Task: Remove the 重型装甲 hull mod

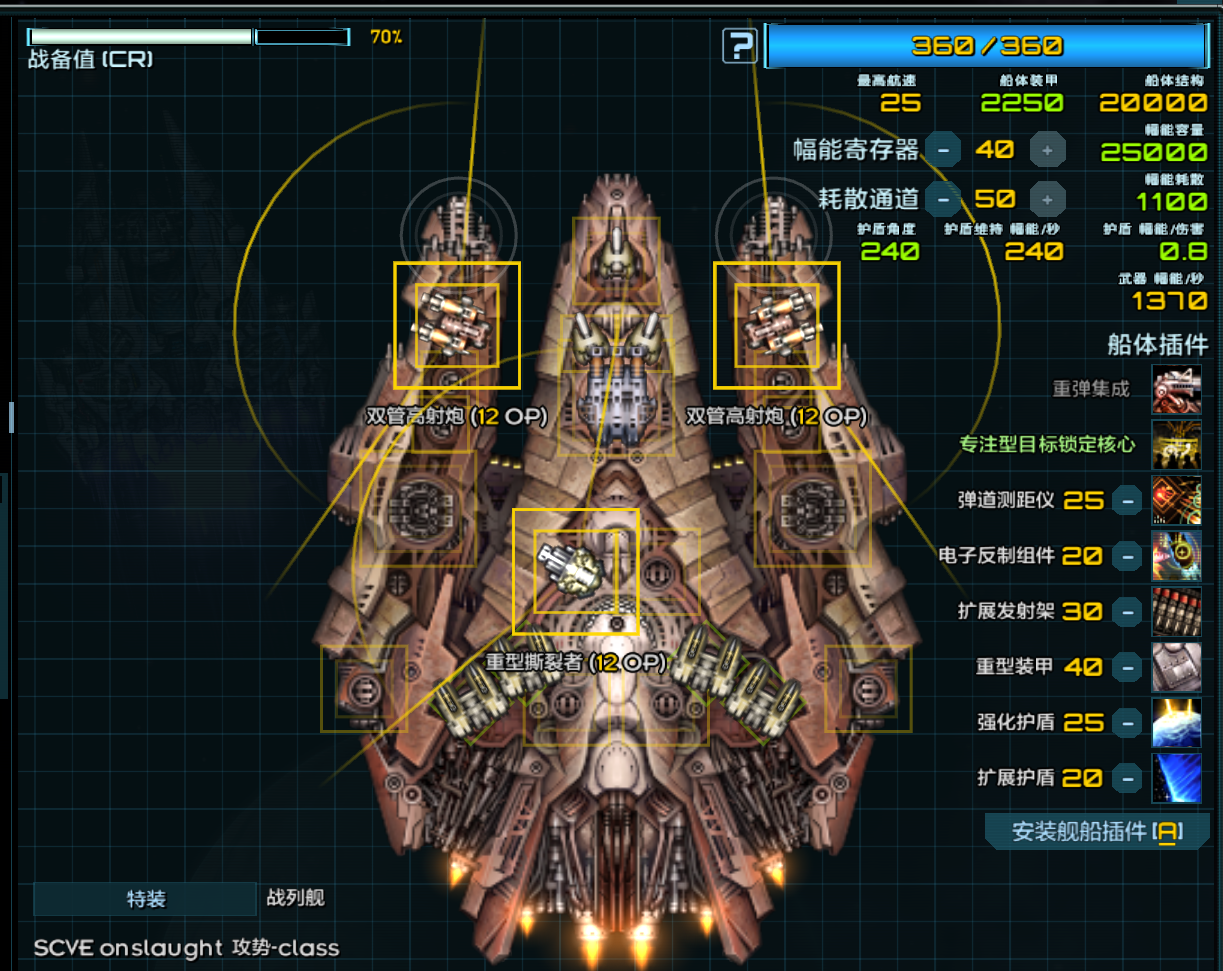Action: [x=1127, y=667]
